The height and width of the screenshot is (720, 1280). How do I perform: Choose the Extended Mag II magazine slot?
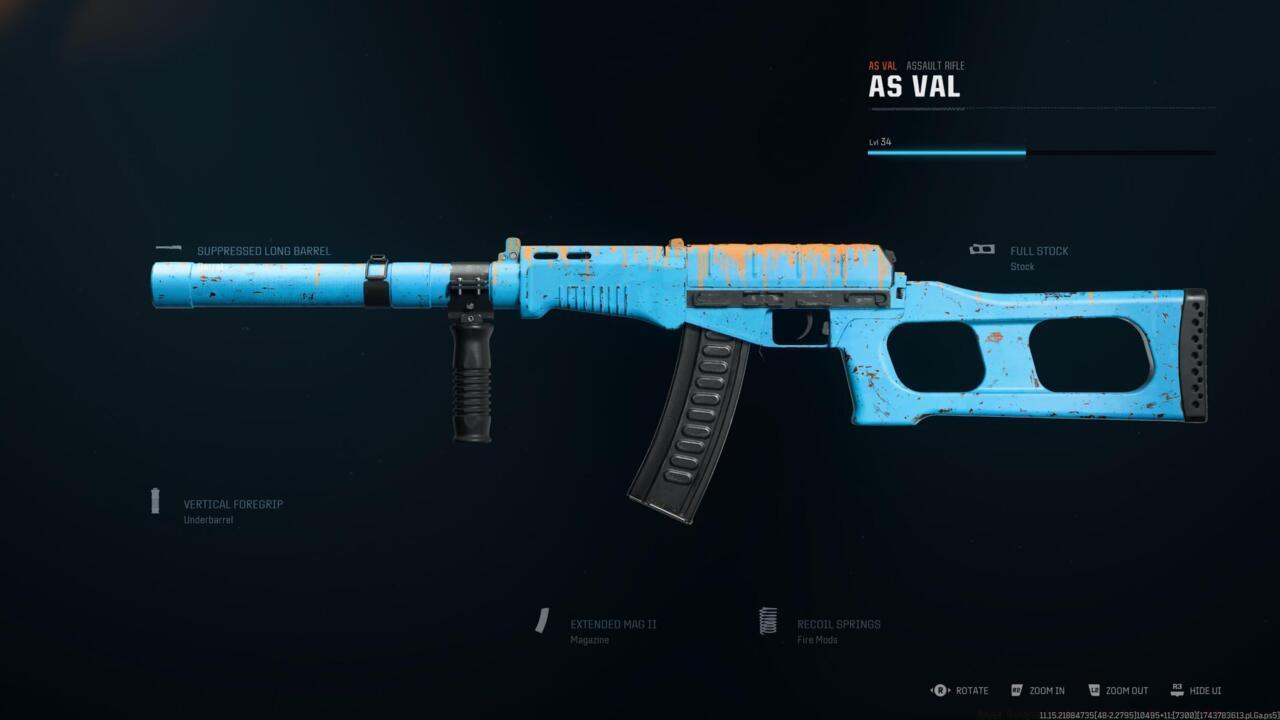click(x=612, y=625)
